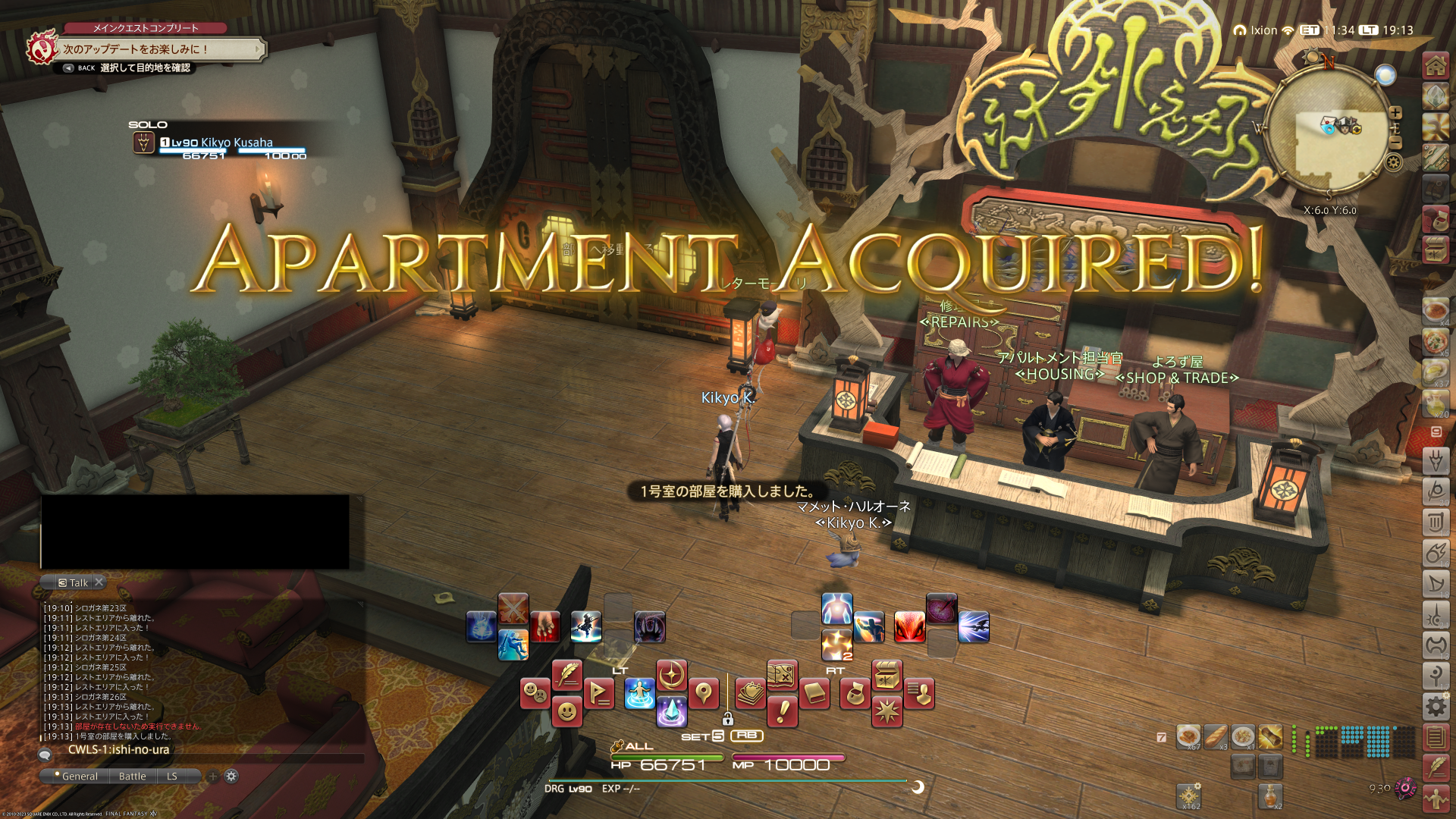
Task: Click the exclamation mark quest icon
Action: click(x=782, y=711)
